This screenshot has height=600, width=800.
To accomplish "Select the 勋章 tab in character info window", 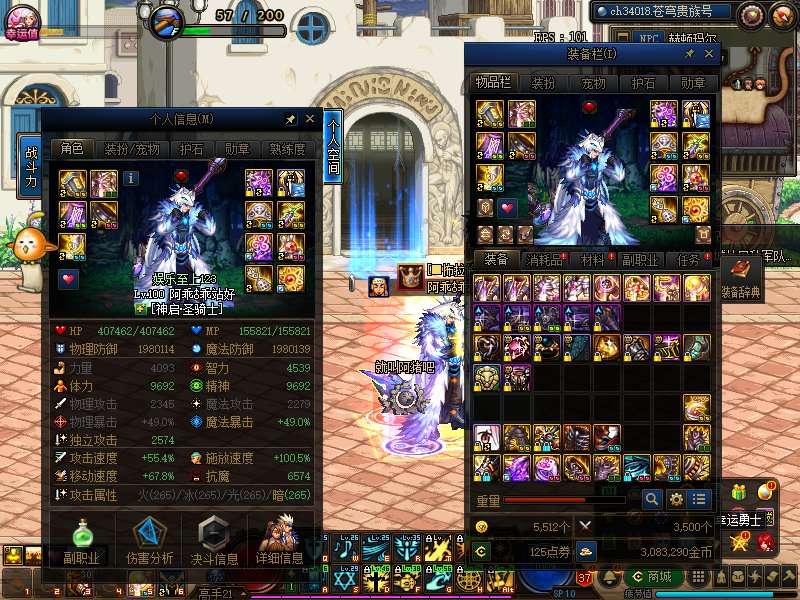I will click(x=237, y=148).
